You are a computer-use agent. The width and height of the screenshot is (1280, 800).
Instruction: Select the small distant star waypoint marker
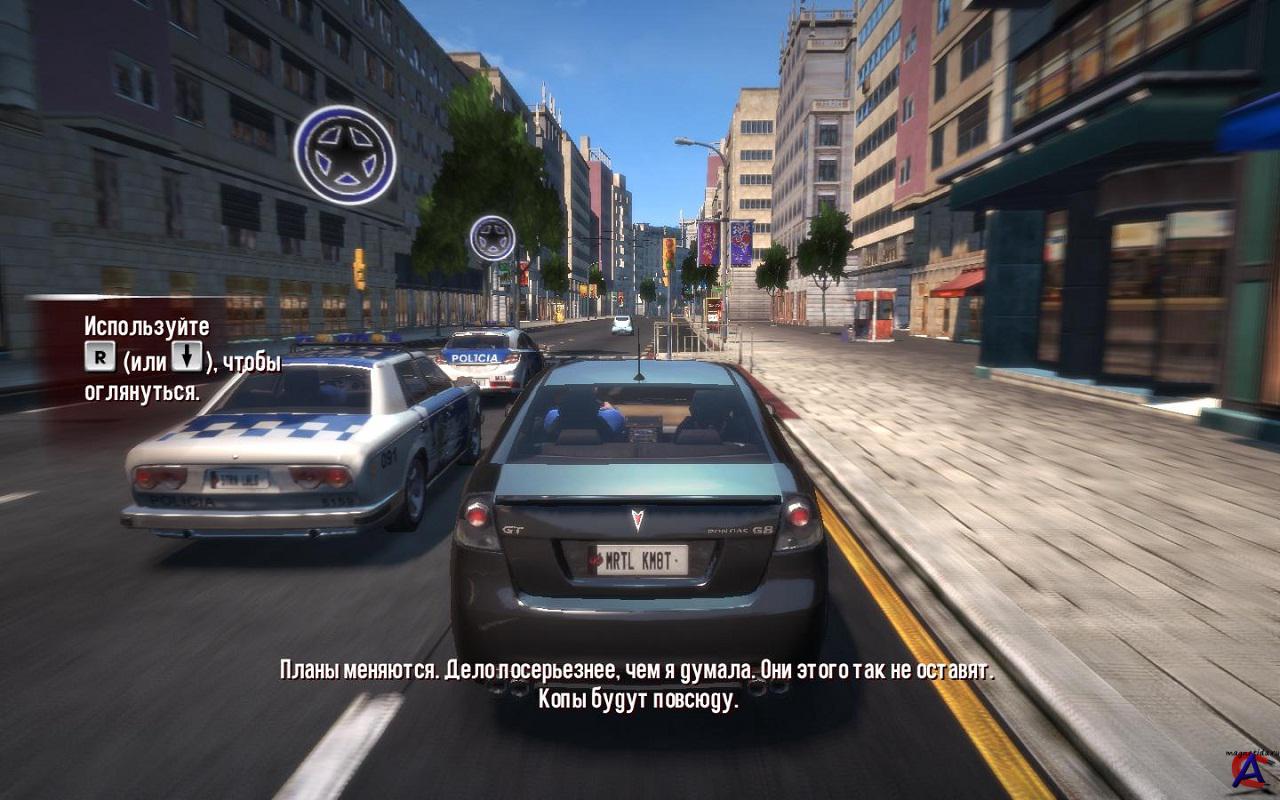coord(492,238)
